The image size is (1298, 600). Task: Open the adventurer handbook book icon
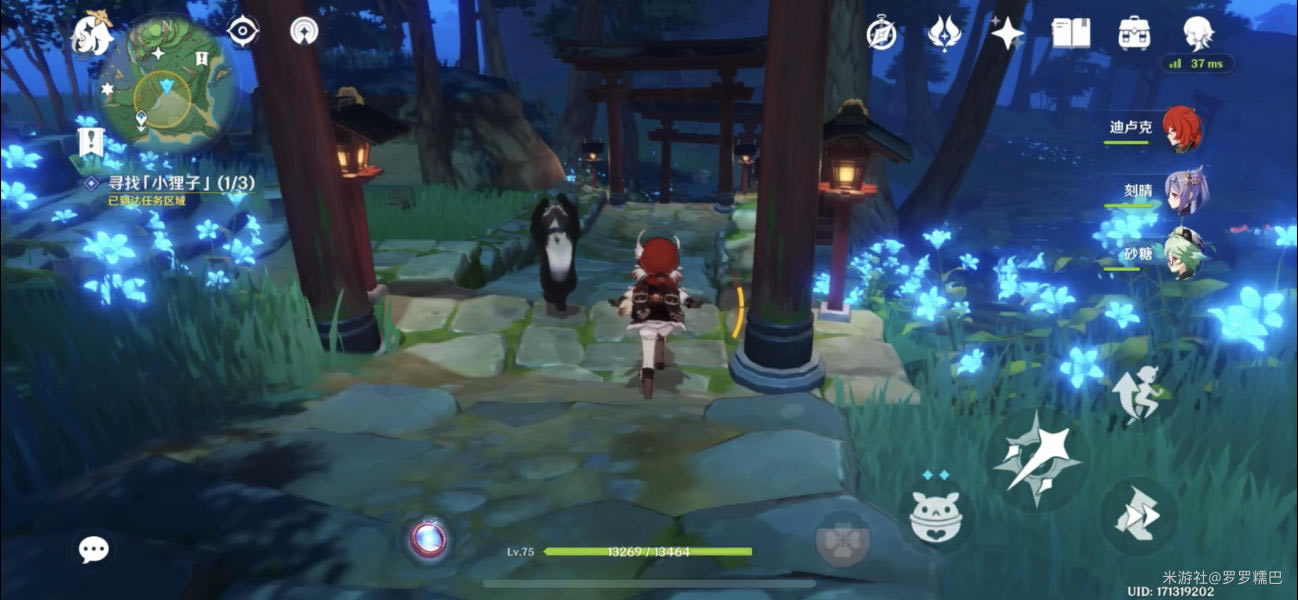click(1071, 34)
